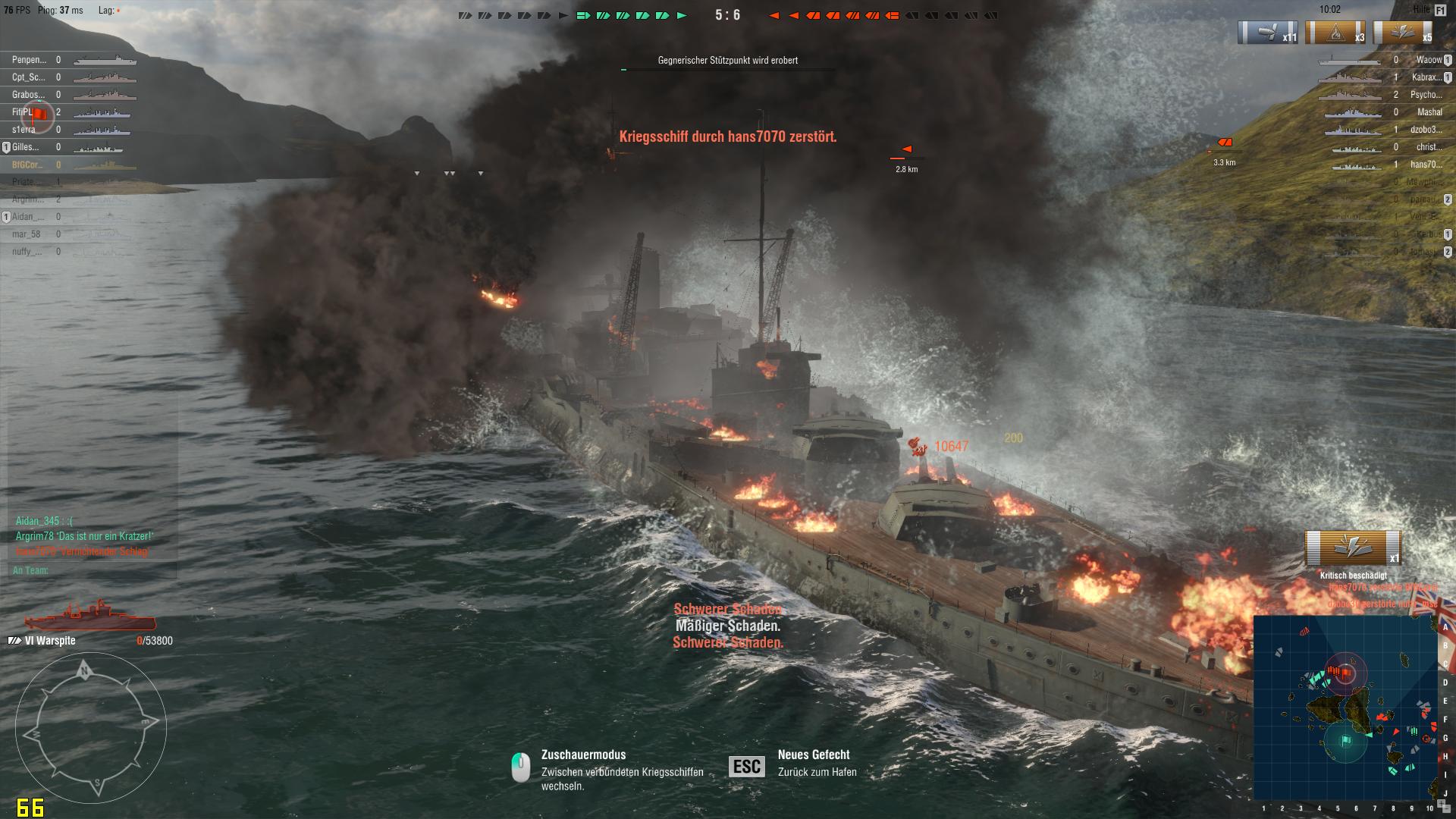The image size is (1456, 819).
Task: Click the plus button to zoom the minimap
Action: pyautogui.click(x=1441, y=802)
